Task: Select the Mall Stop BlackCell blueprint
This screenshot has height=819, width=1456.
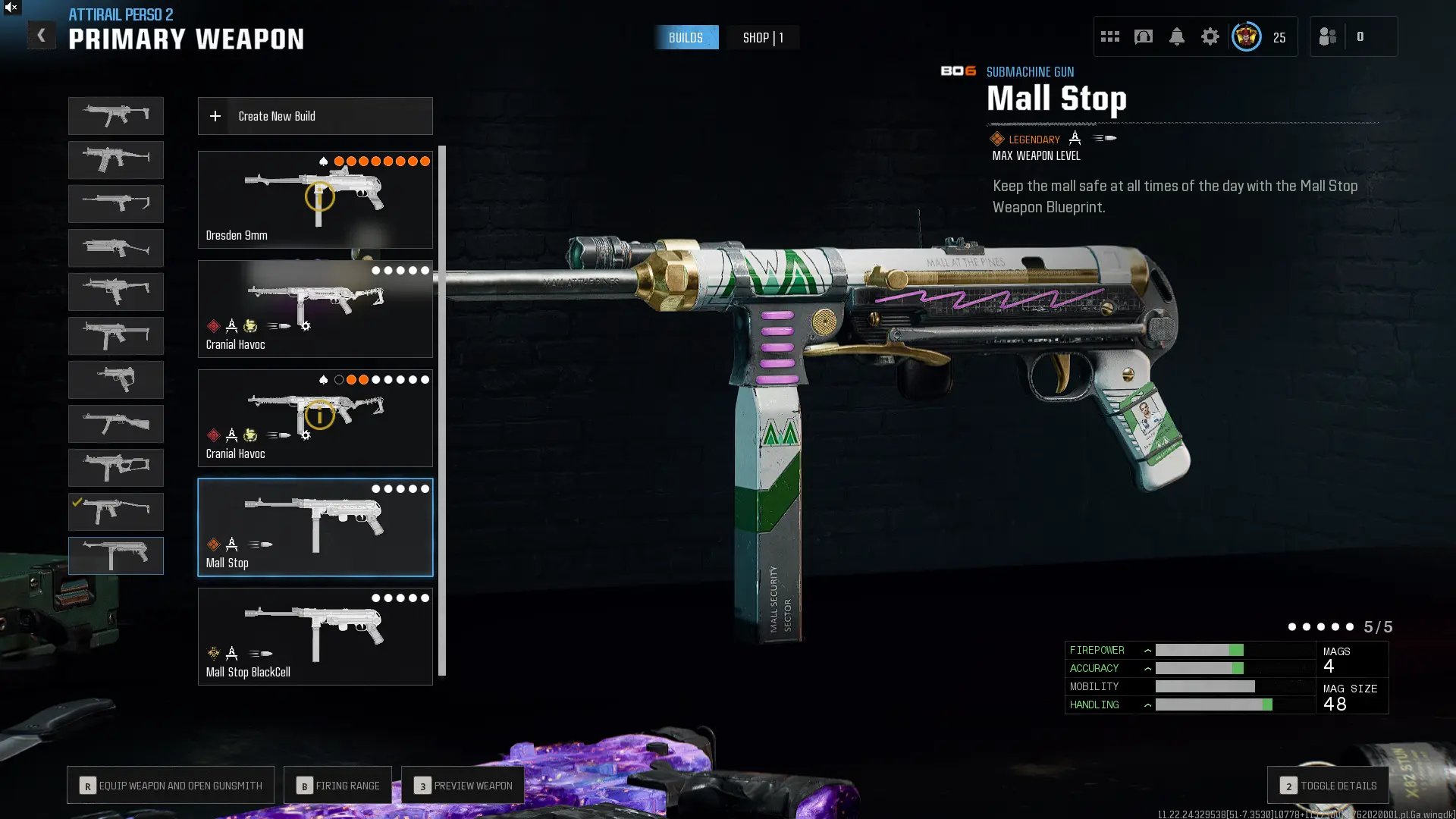Action: tap(315, 636)
